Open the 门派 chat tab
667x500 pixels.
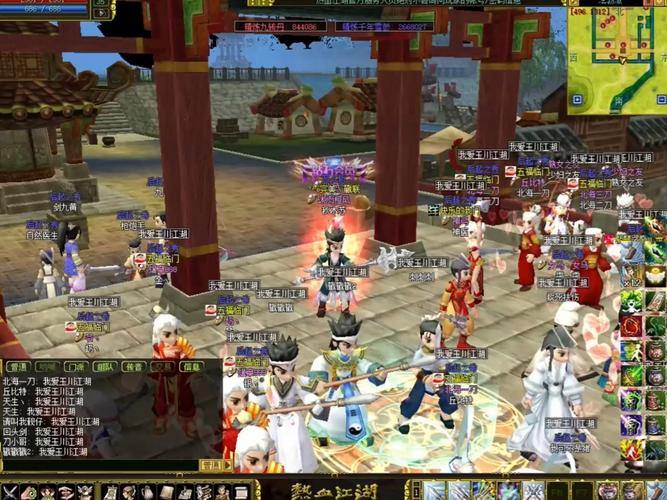tap(75, 367)
